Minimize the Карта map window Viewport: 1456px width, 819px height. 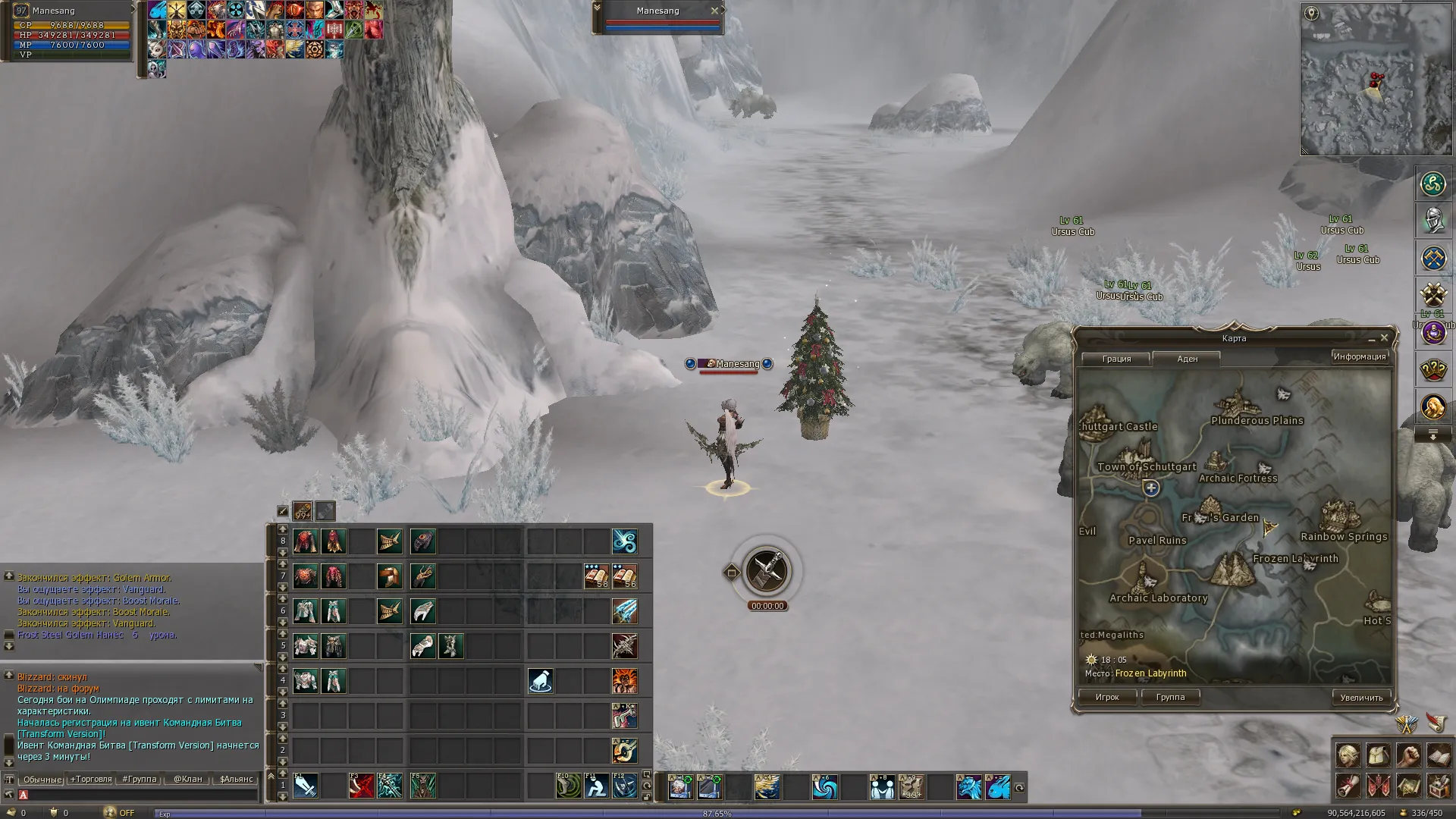pyautogui.click(x=1371, y=339)
